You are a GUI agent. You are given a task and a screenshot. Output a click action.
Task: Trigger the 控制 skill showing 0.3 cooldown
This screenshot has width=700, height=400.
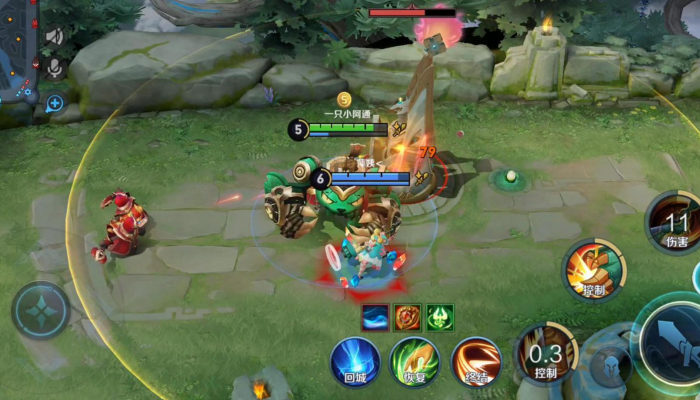tap(545, 355)
